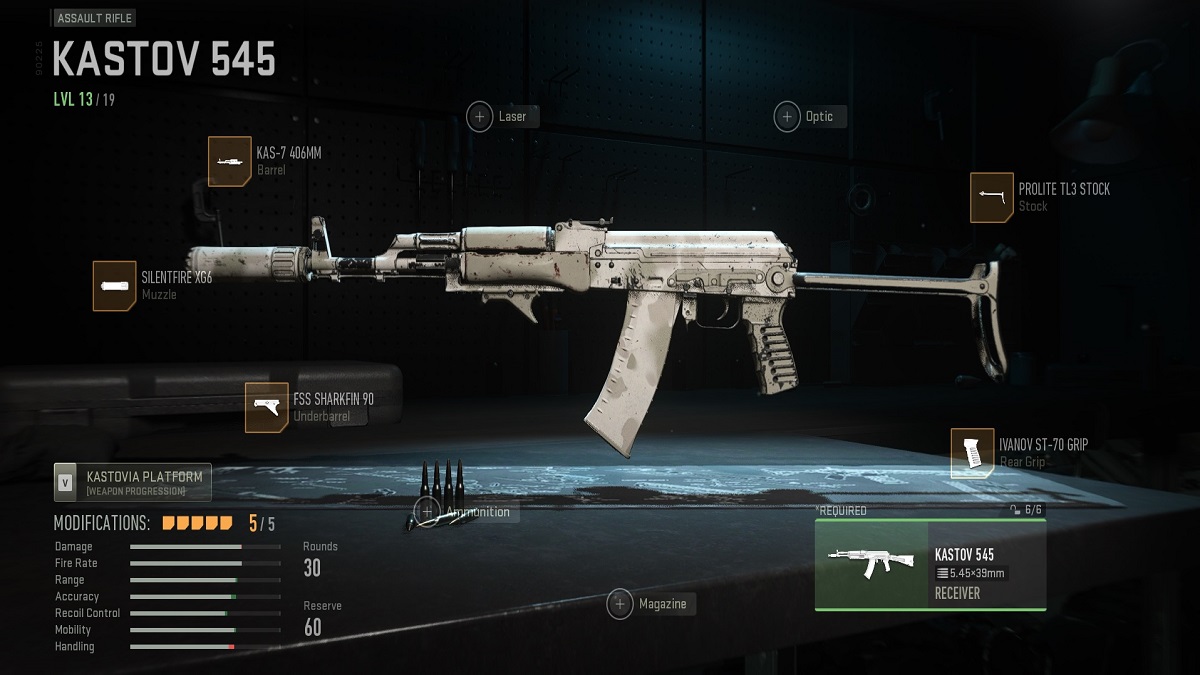Open the Prolite TL3 Stock slot
1200x675 pixels.
pos(991,197)
